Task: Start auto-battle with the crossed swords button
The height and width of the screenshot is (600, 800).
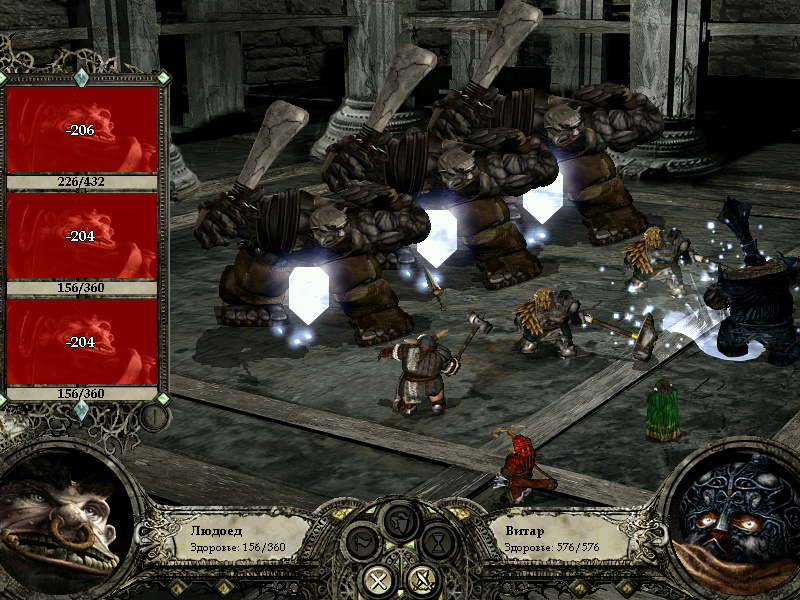Action: coord(421,578)
